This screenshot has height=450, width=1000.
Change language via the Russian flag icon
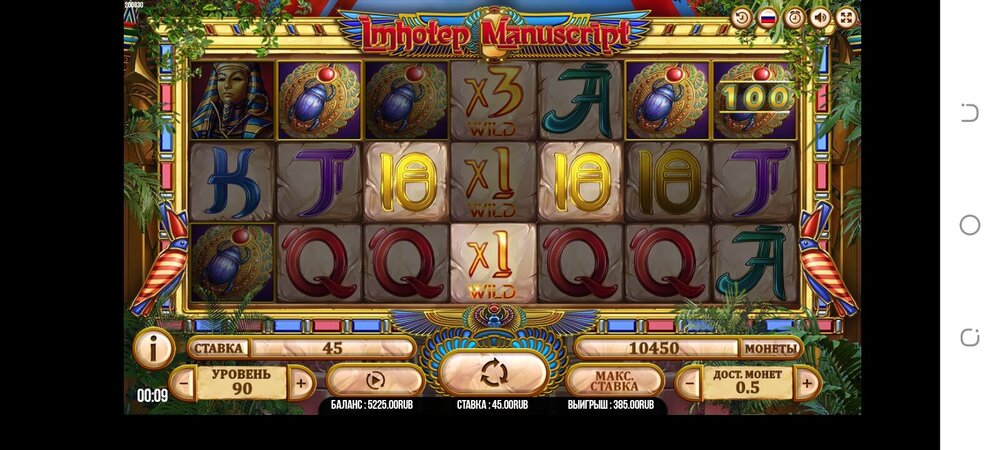pos(768,17)
